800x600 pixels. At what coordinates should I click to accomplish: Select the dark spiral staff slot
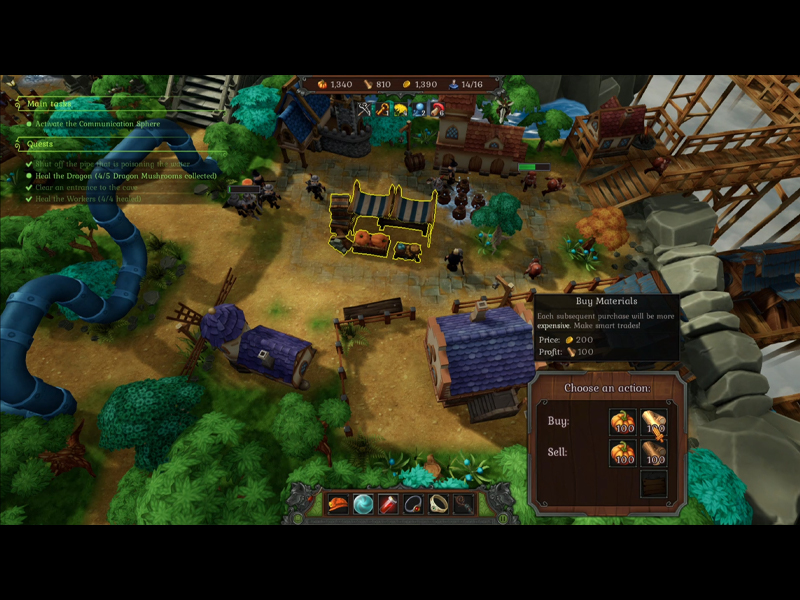point(463,504)
